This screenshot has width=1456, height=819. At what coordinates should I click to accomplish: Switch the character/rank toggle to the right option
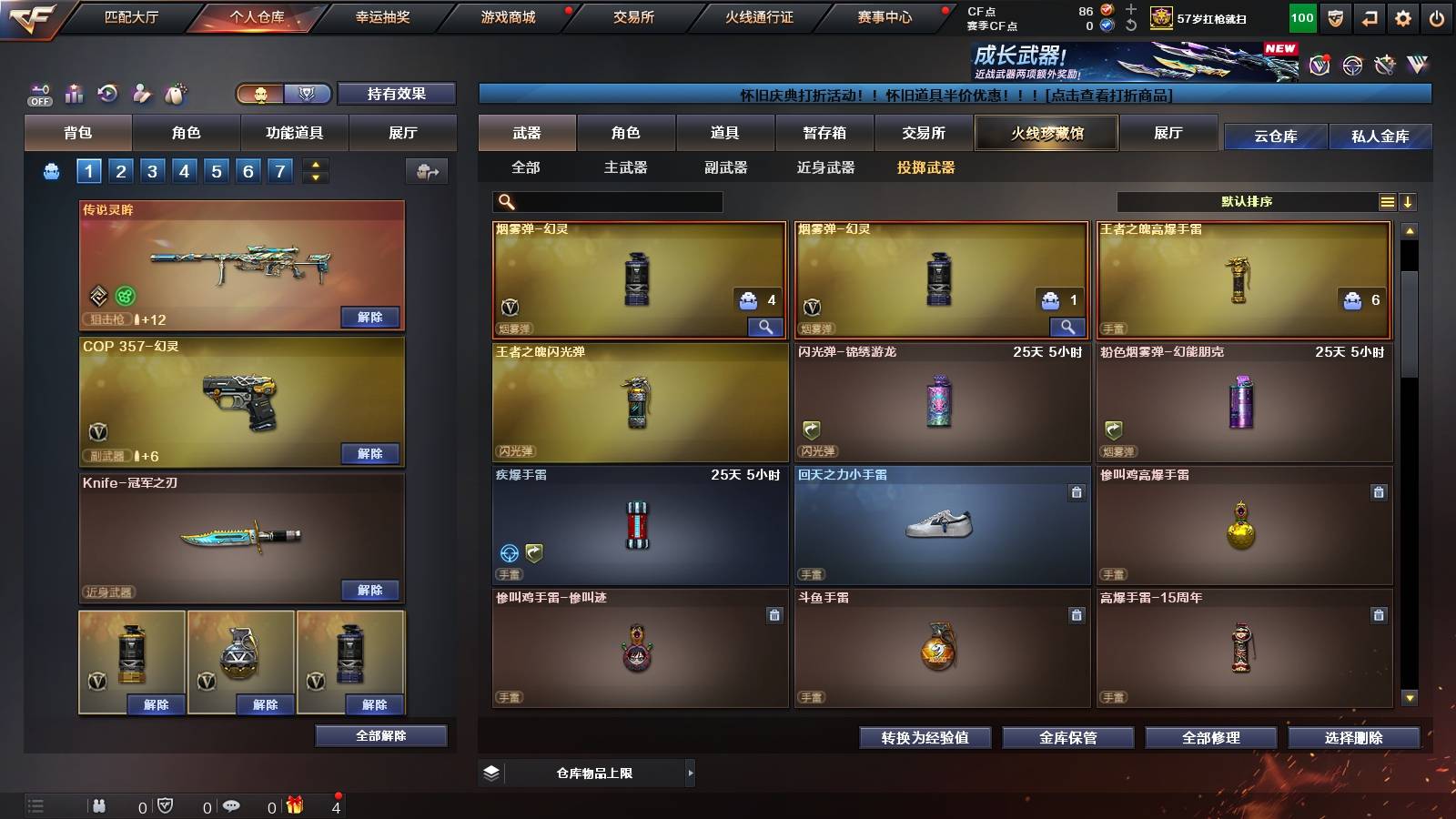point(308,94)
